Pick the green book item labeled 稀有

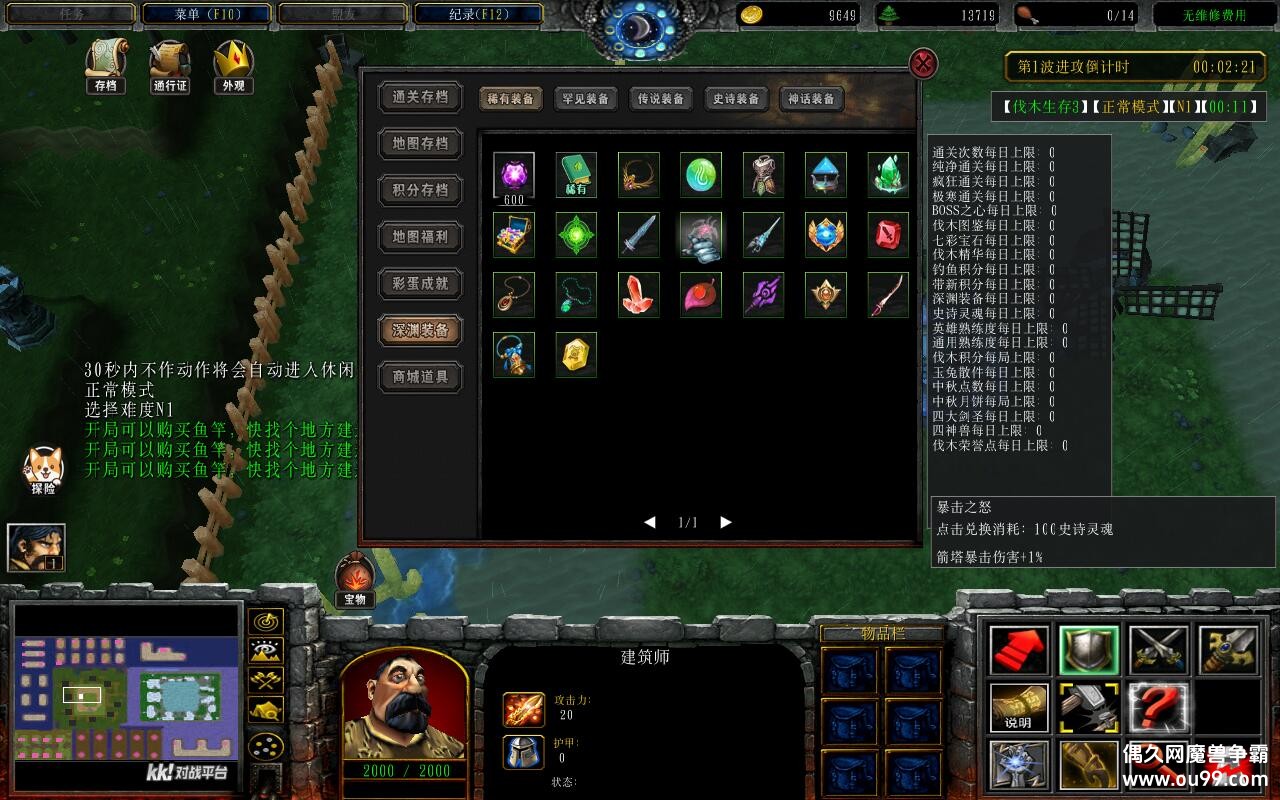pos(576,175)
